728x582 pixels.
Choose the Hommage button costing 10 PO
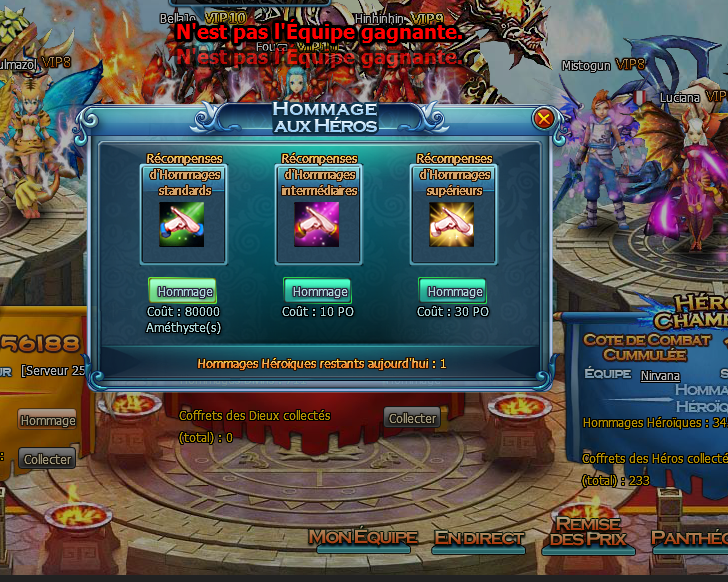point(318,291)
